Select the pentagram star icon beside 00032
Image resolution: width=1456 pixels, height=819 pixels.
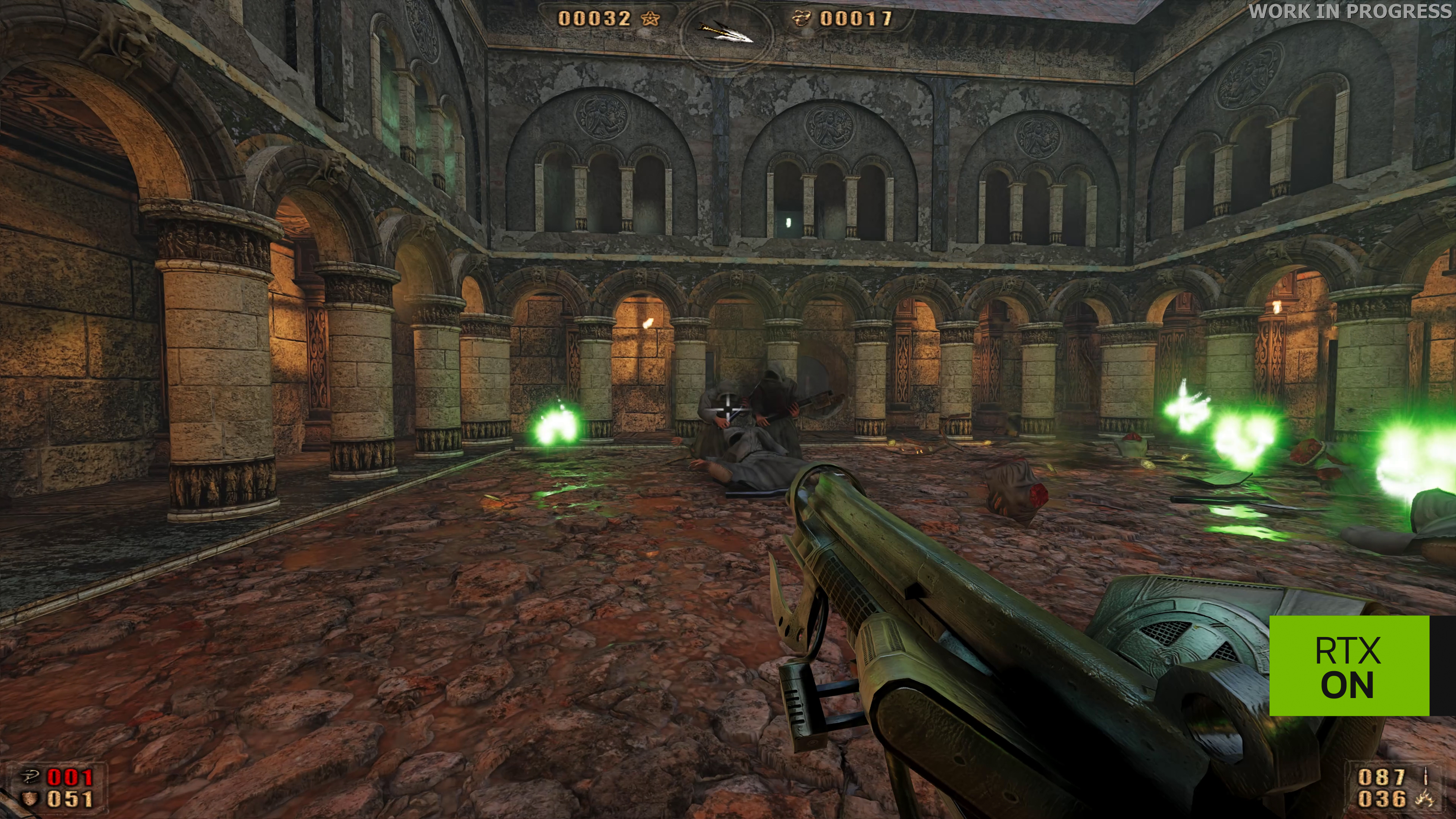click(650, 19)
